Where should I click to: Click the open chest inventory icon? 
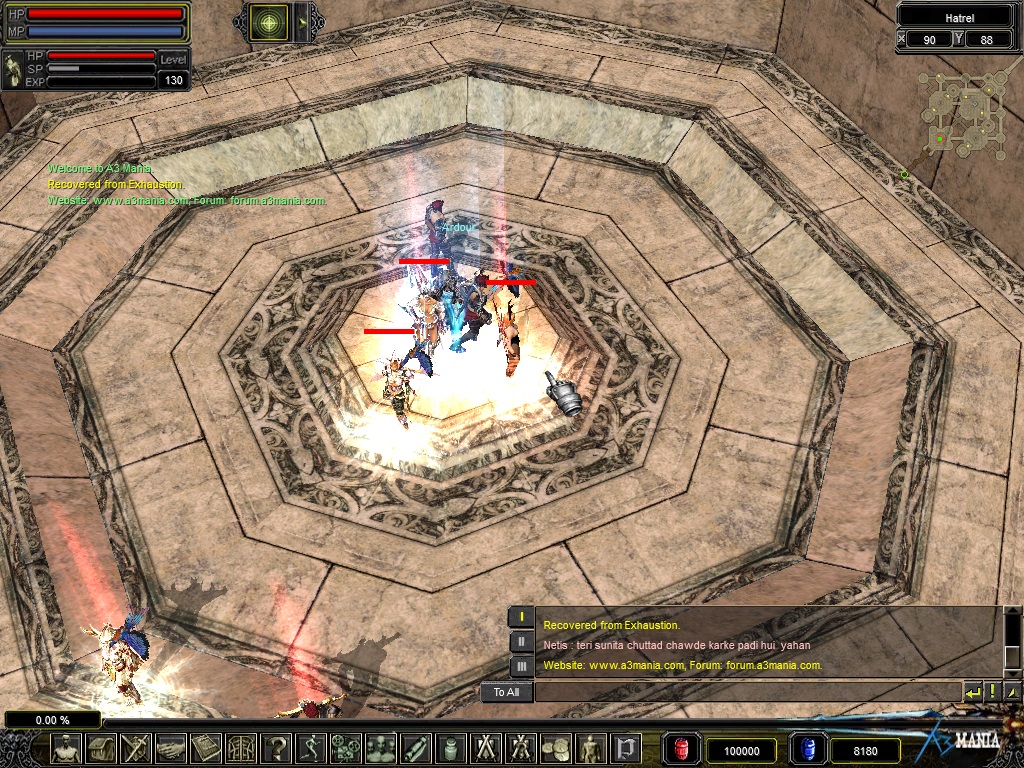(102, 748)
